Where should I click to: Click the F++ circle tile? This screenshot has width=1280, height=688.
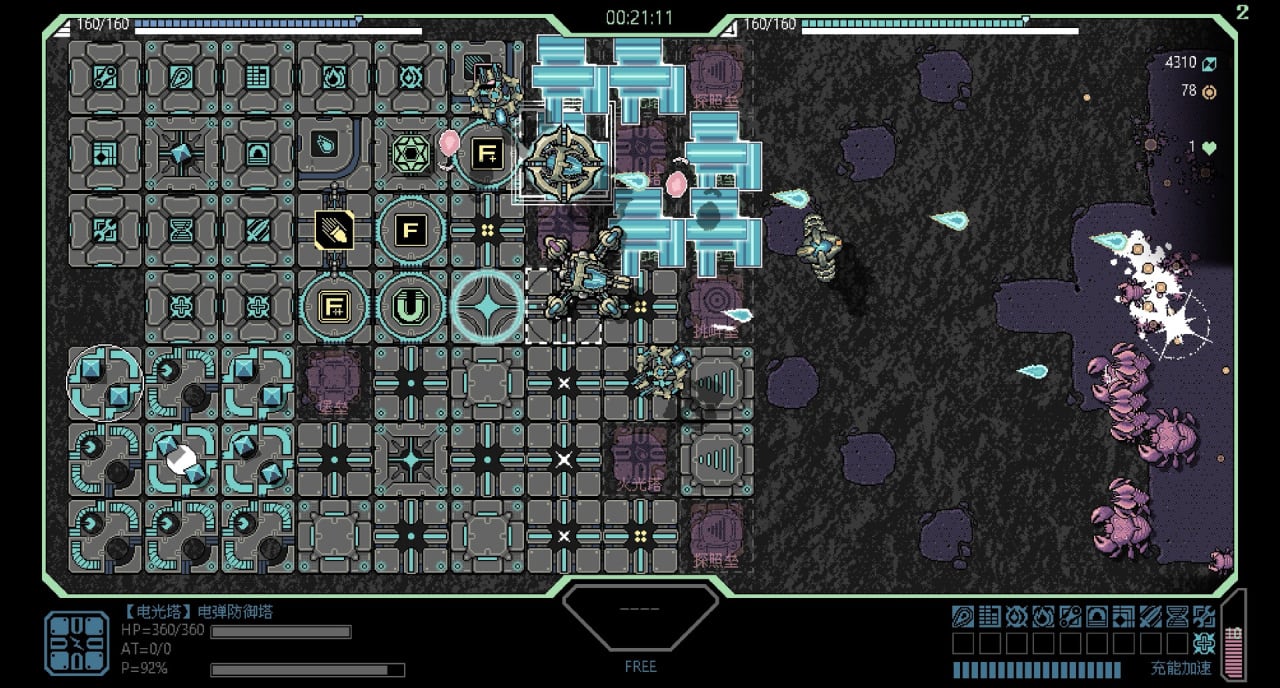pos(333,307)
